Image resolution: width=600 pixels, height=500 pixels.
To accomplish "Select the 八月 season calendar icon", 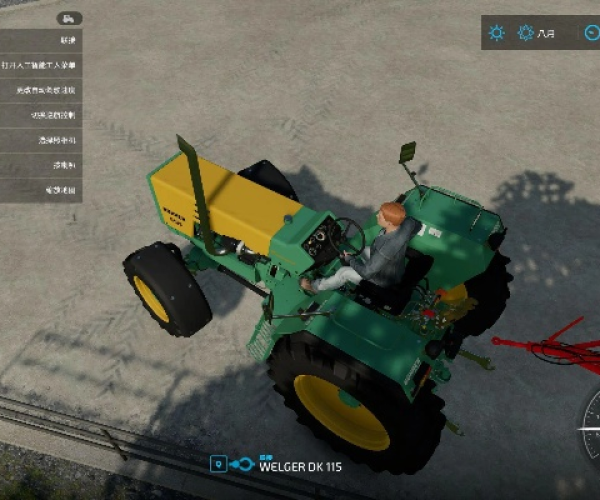I will (x=526, y=33).
